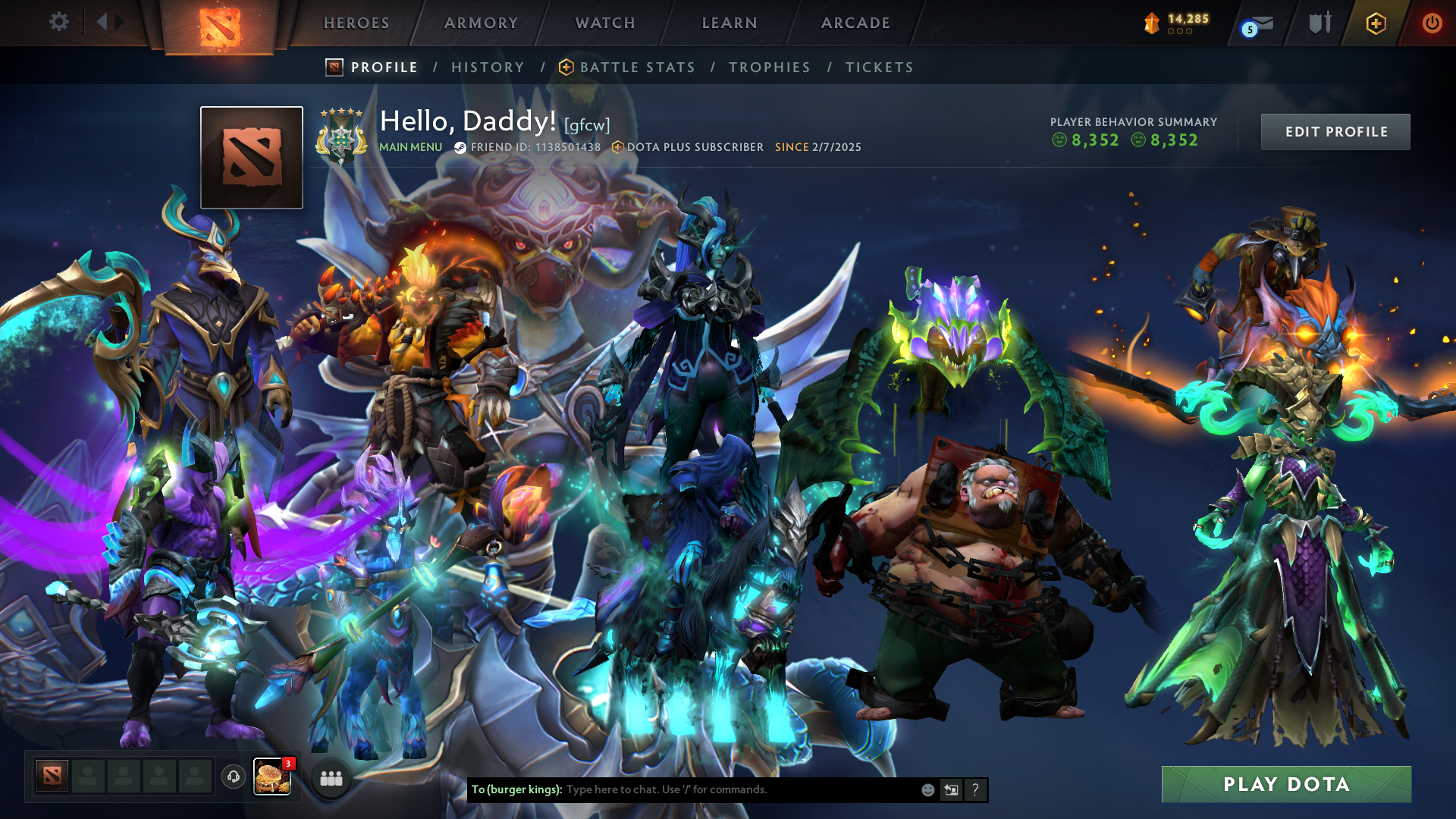Switch to the HISTORY tab
This screenshot has height=819, width=1456.
click(x=487, y=67)
